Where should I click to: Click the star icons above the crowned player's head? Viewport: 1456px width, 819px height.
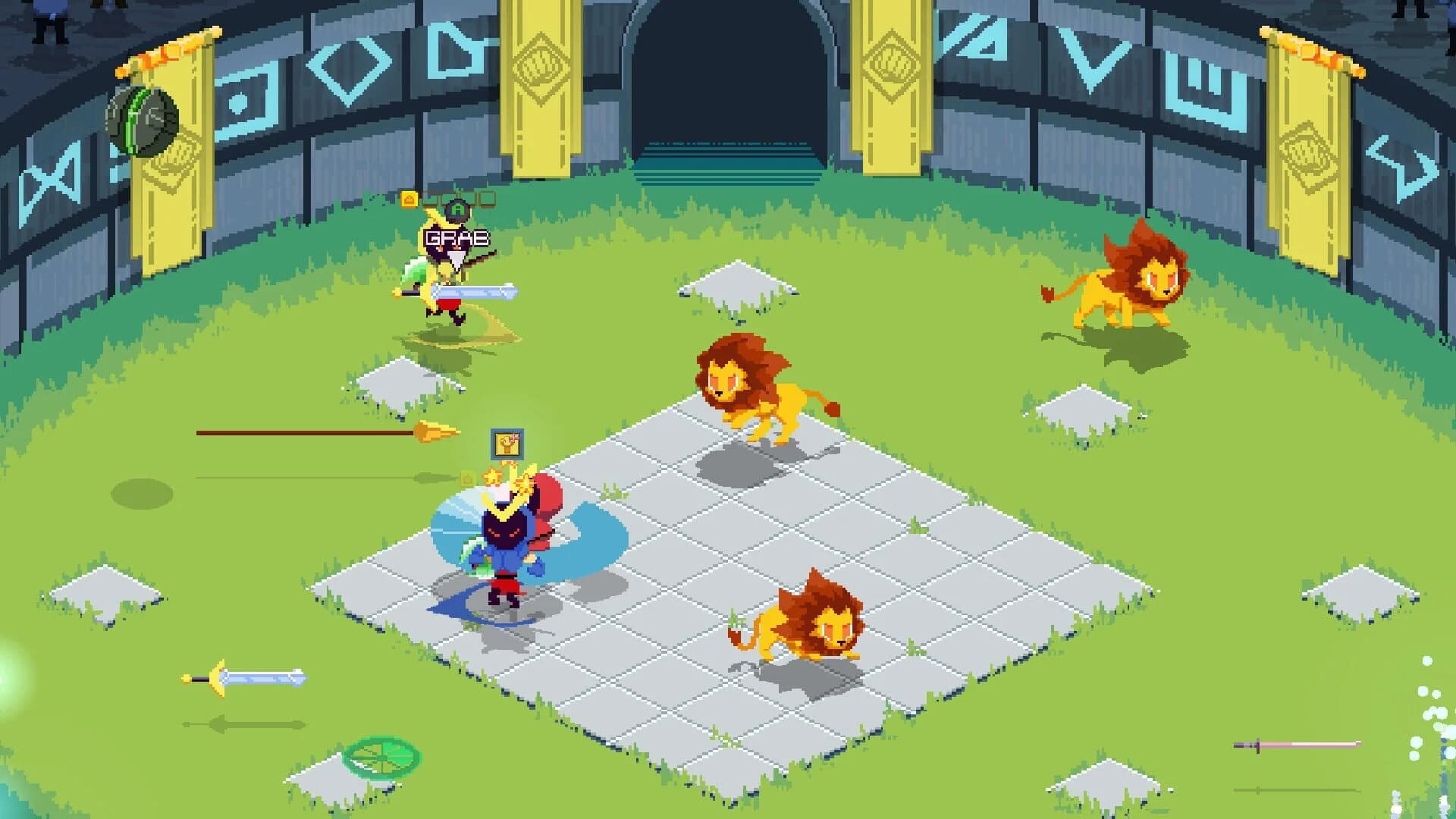[x=493, y=478]
